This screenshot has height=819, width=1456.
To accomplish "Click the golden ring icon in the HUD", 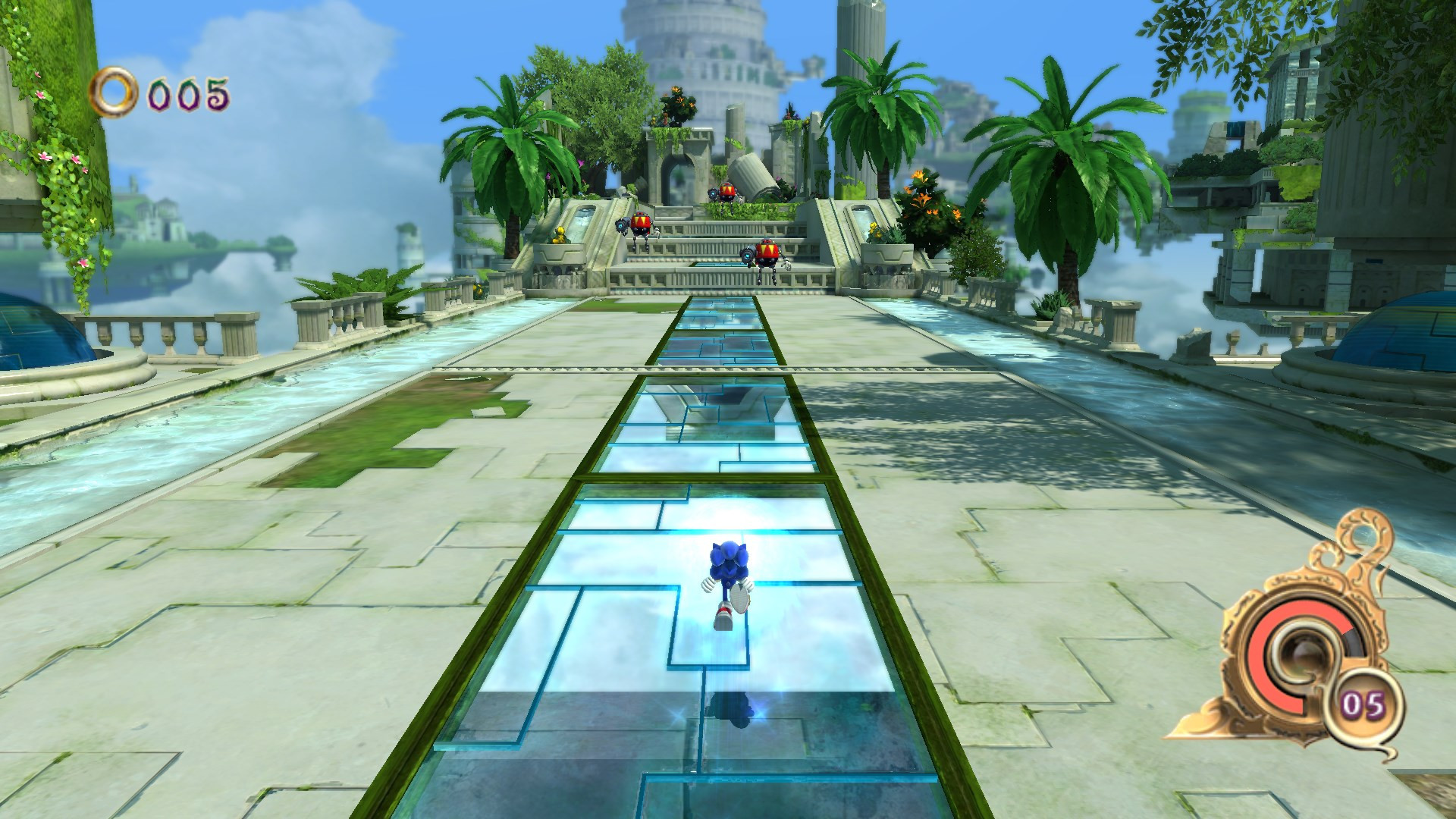I will [114, 91].
